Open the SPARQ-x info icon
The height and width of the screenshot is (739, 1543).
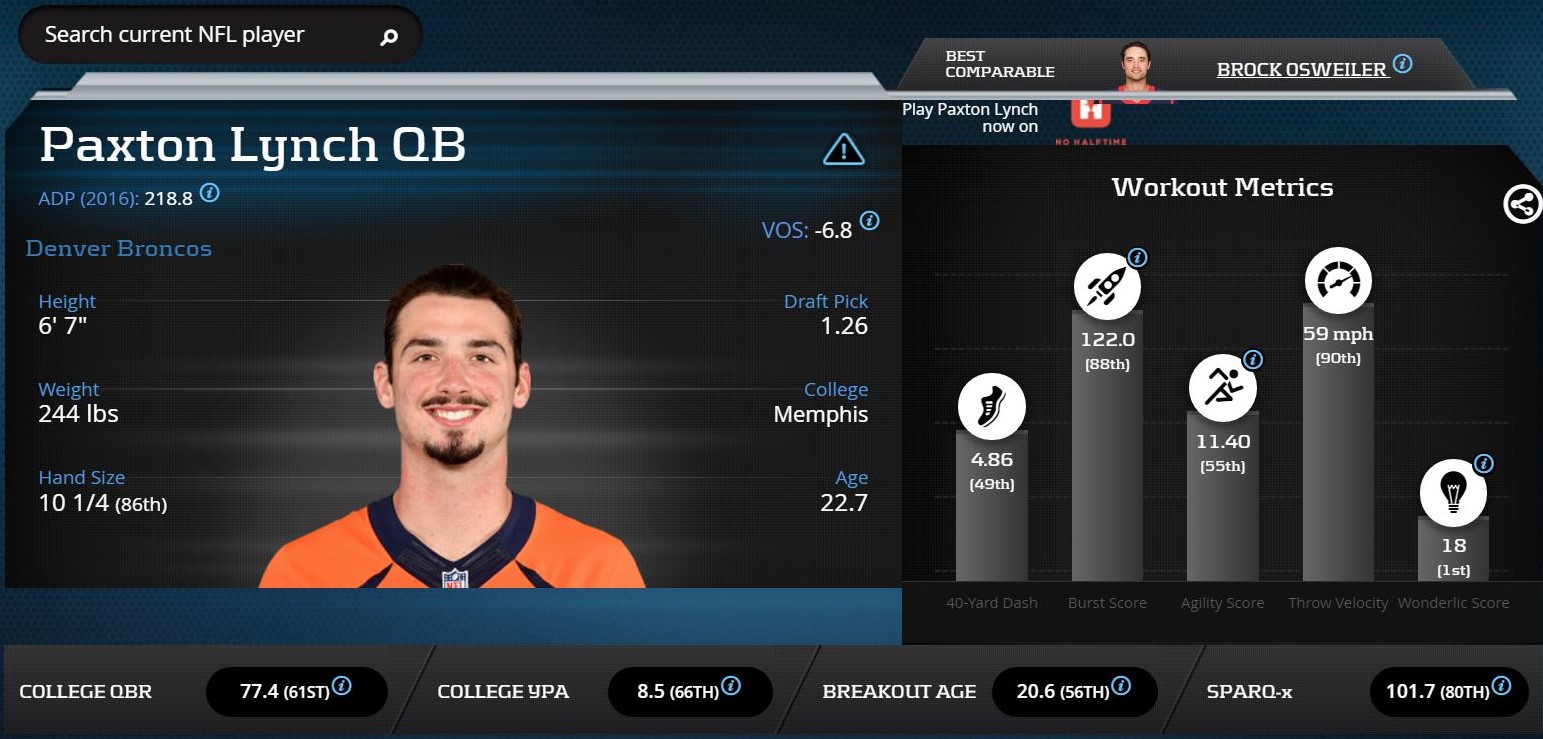click(1501, 686)
